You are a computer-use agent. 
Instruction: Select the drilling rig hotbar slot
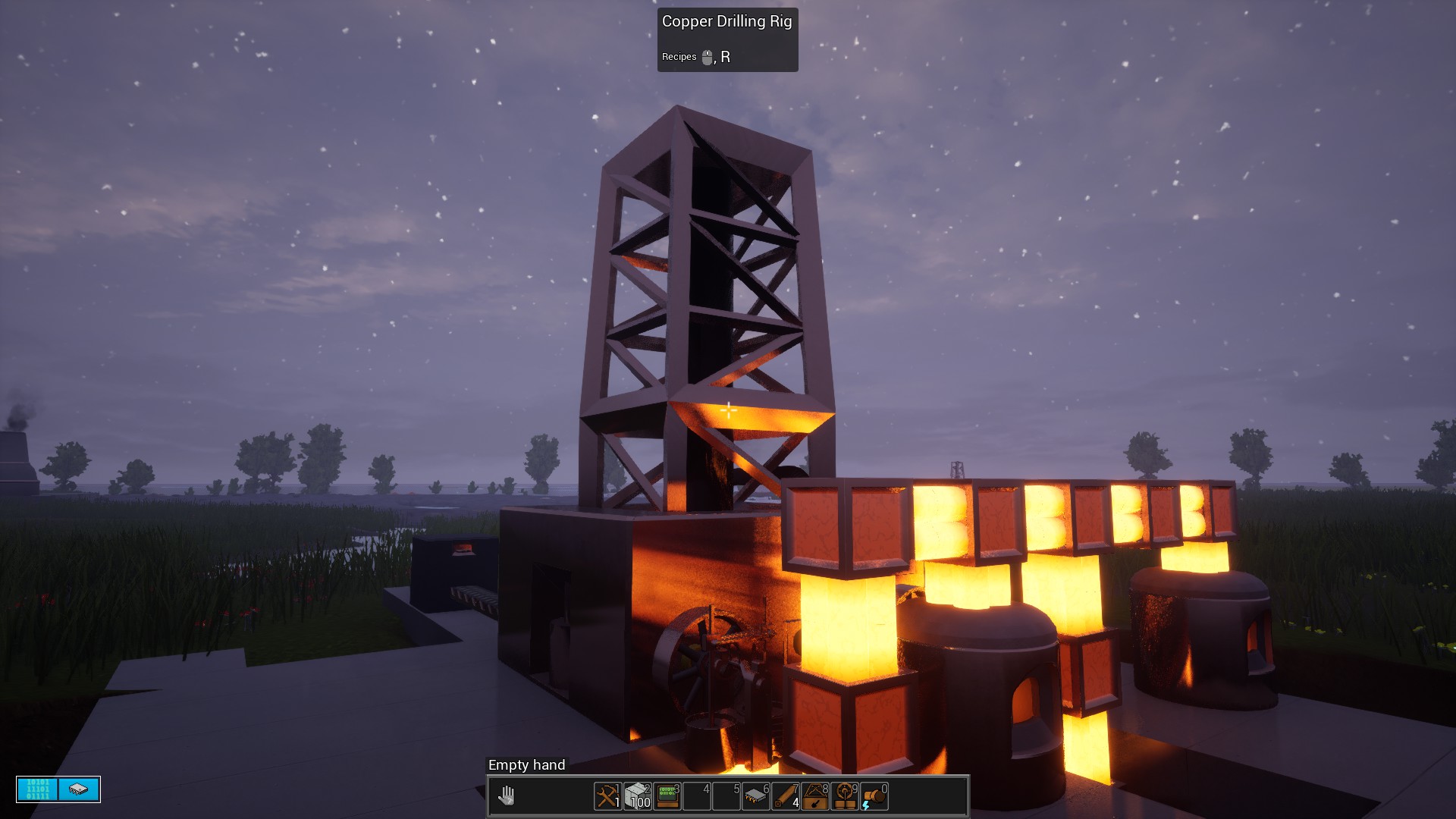pos(815,796)
